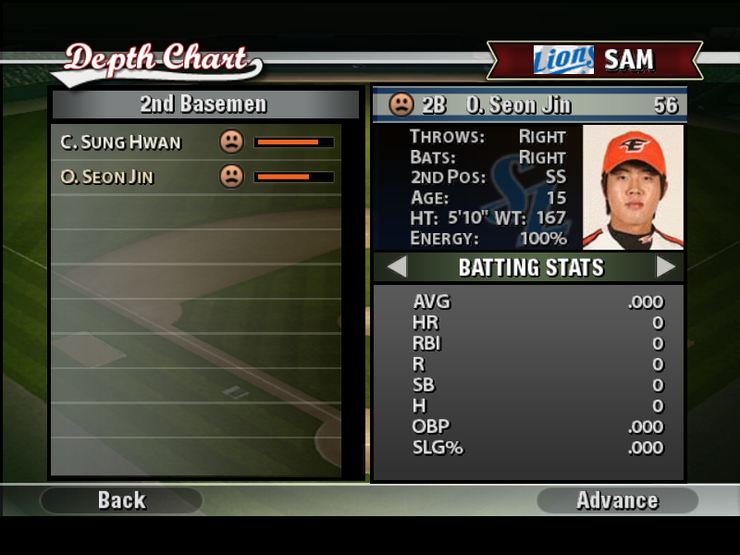
Task: Show next stats page with right arrow
Action: click(x=666, y=267)
